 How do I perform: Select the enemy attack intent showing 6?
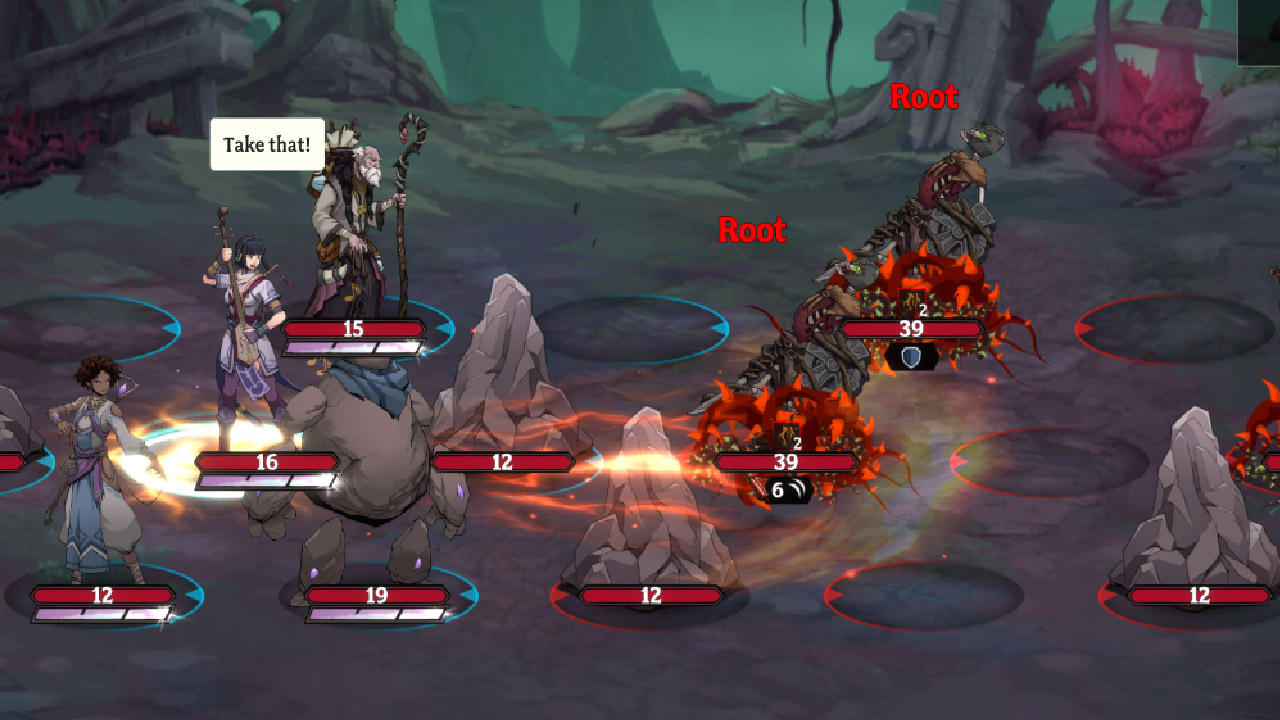(x=787, y=490)
